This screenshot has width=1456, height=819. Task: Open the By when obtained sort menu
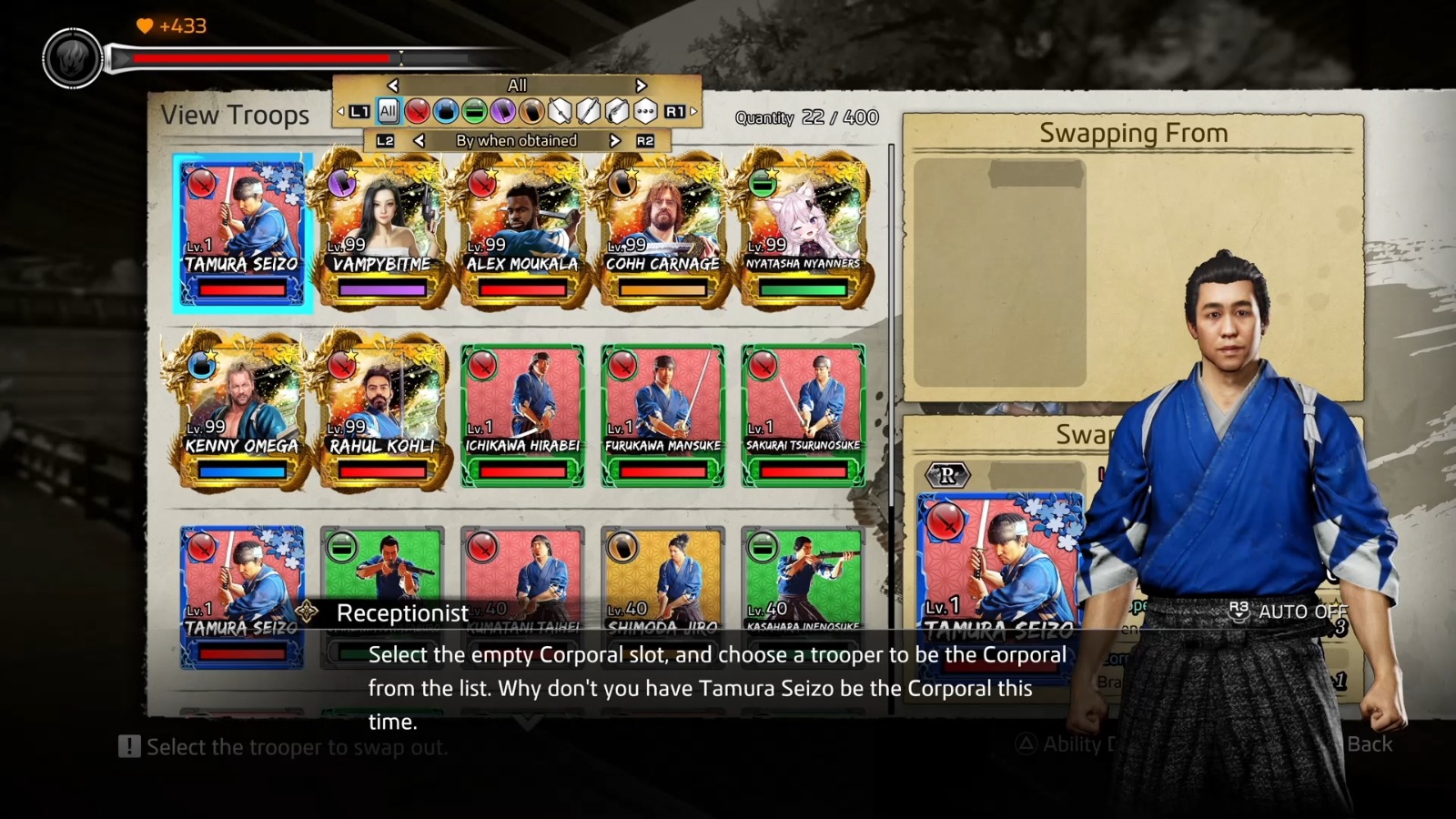coord(516,141)
